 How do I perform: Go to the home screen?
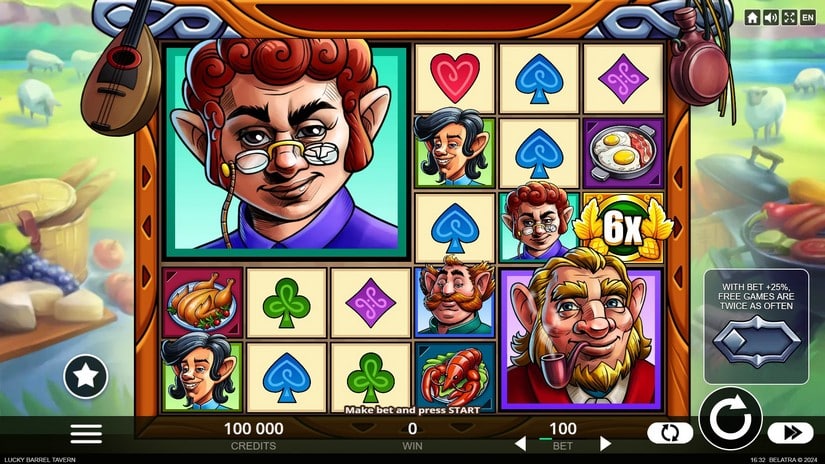[752, 17]
